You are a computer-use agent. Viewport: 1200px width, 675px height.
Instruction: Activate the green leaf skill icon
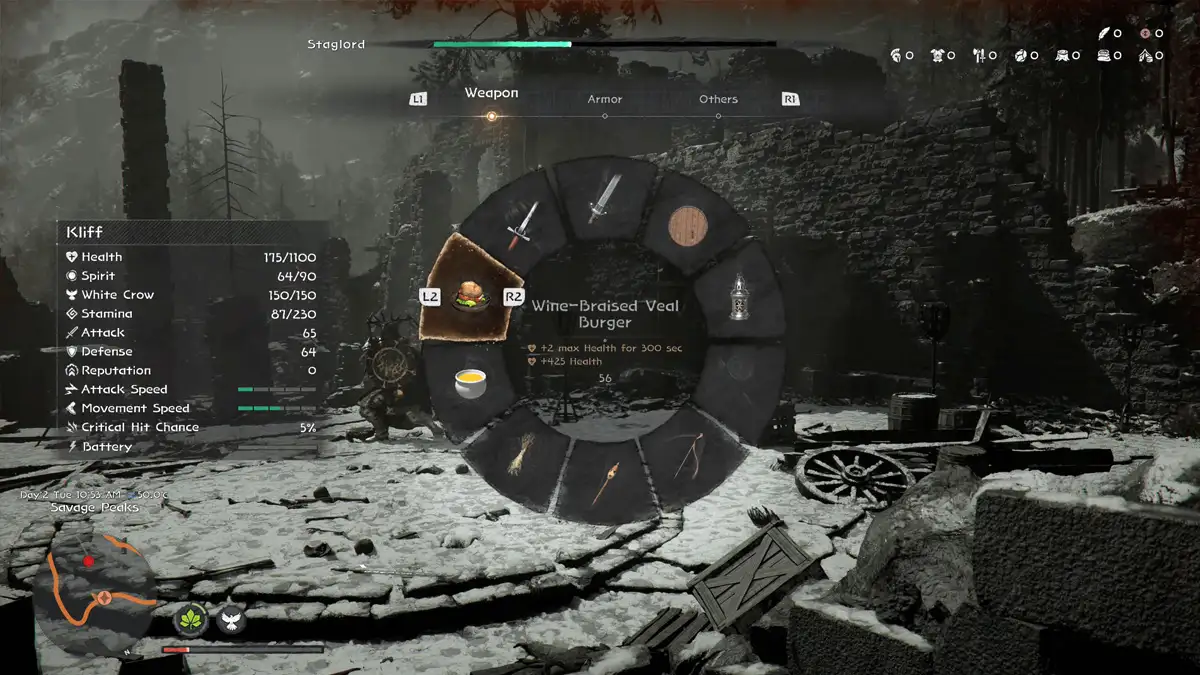[x=191, y=621]
